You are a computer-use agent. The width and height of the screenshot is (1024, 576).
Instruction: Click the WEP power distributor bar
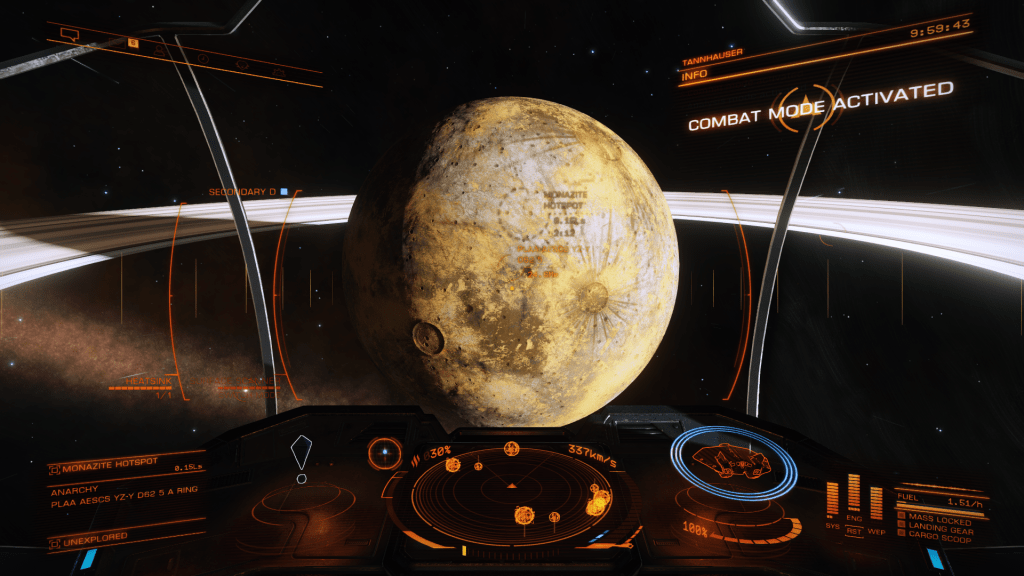(x=876, y=502)
